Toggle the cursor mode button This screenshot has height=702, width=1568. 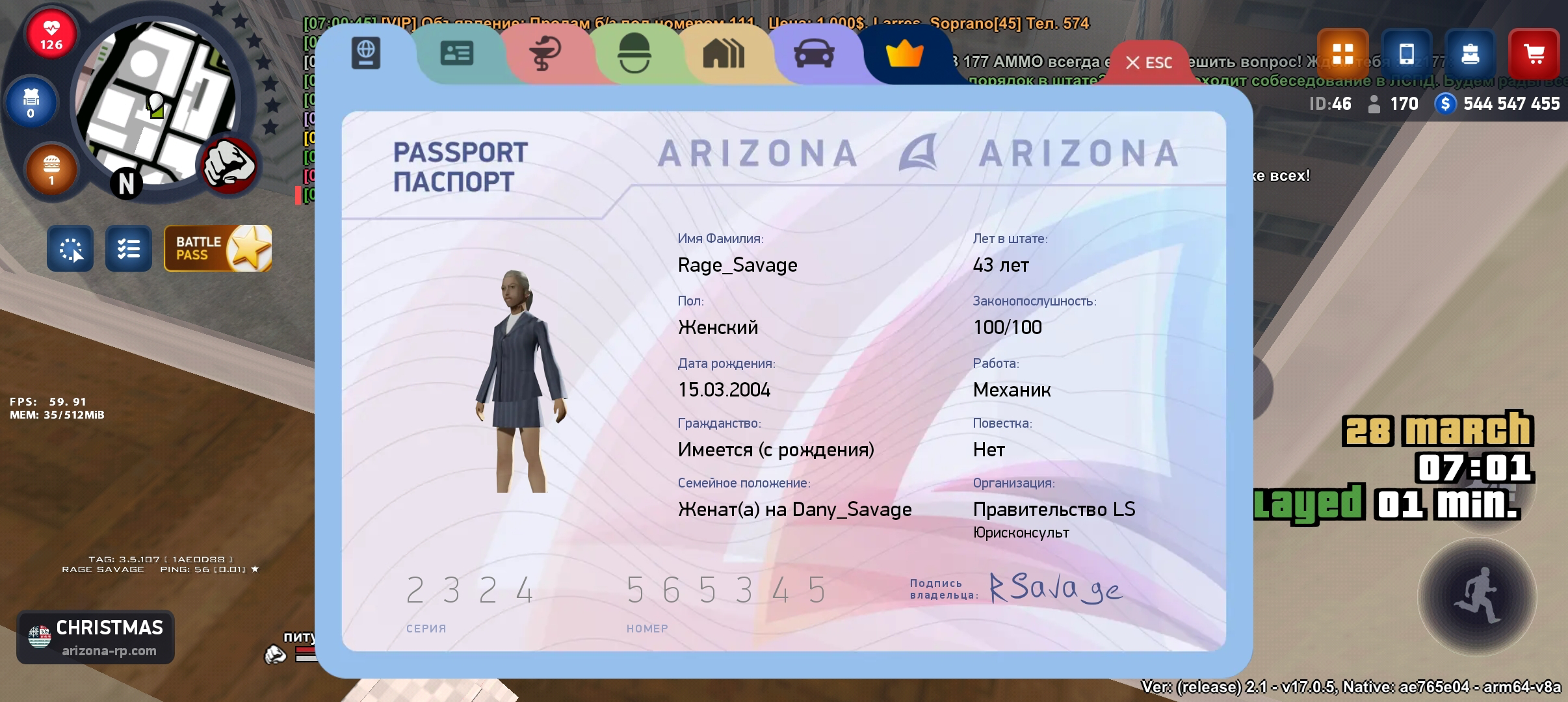click(70, 248)
